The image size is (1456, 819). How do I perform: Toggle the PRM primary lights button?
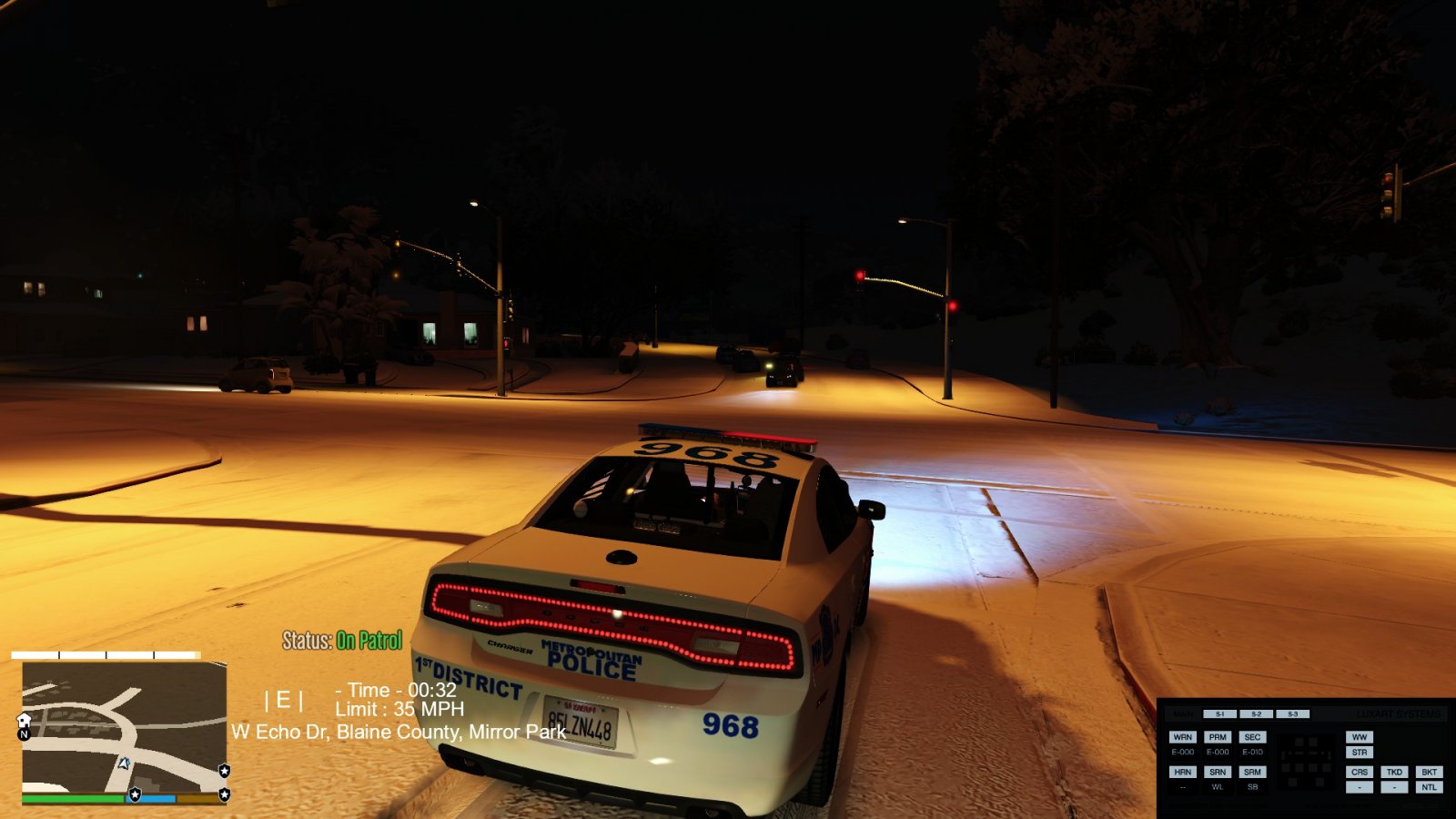click(x=1218, y=737)
